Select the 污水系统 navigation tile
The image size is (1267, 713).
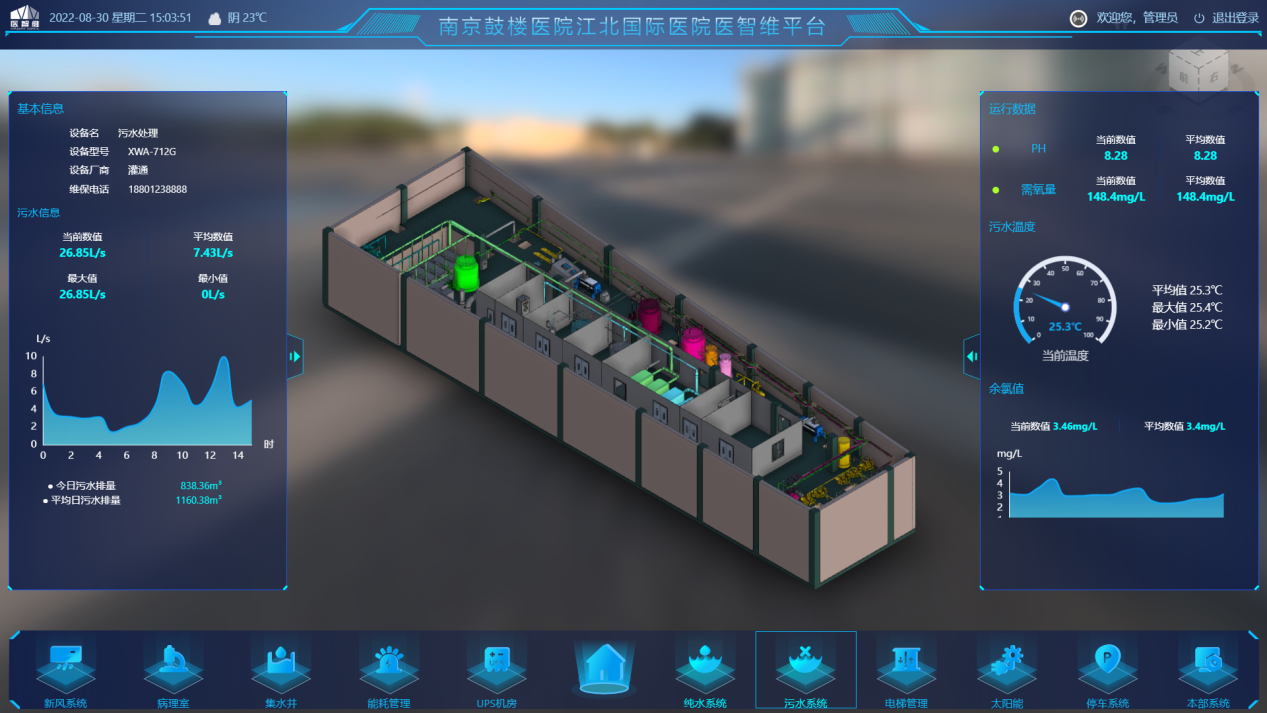click(x=805, y=667)
